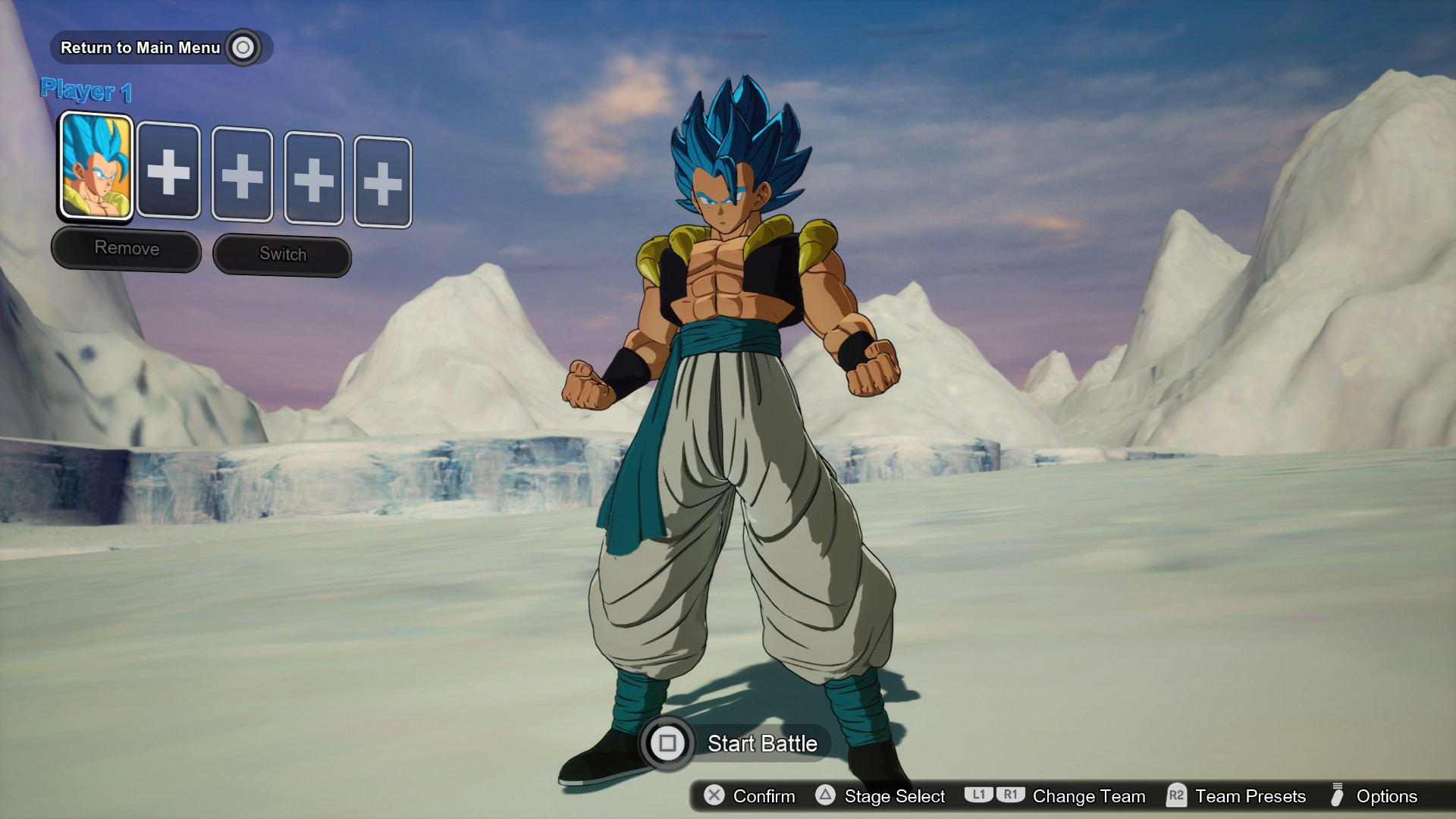Click the circle button icon beside Return to Main Menu
Viewport: 1456px width, 819px height.
tap(243, 47)
